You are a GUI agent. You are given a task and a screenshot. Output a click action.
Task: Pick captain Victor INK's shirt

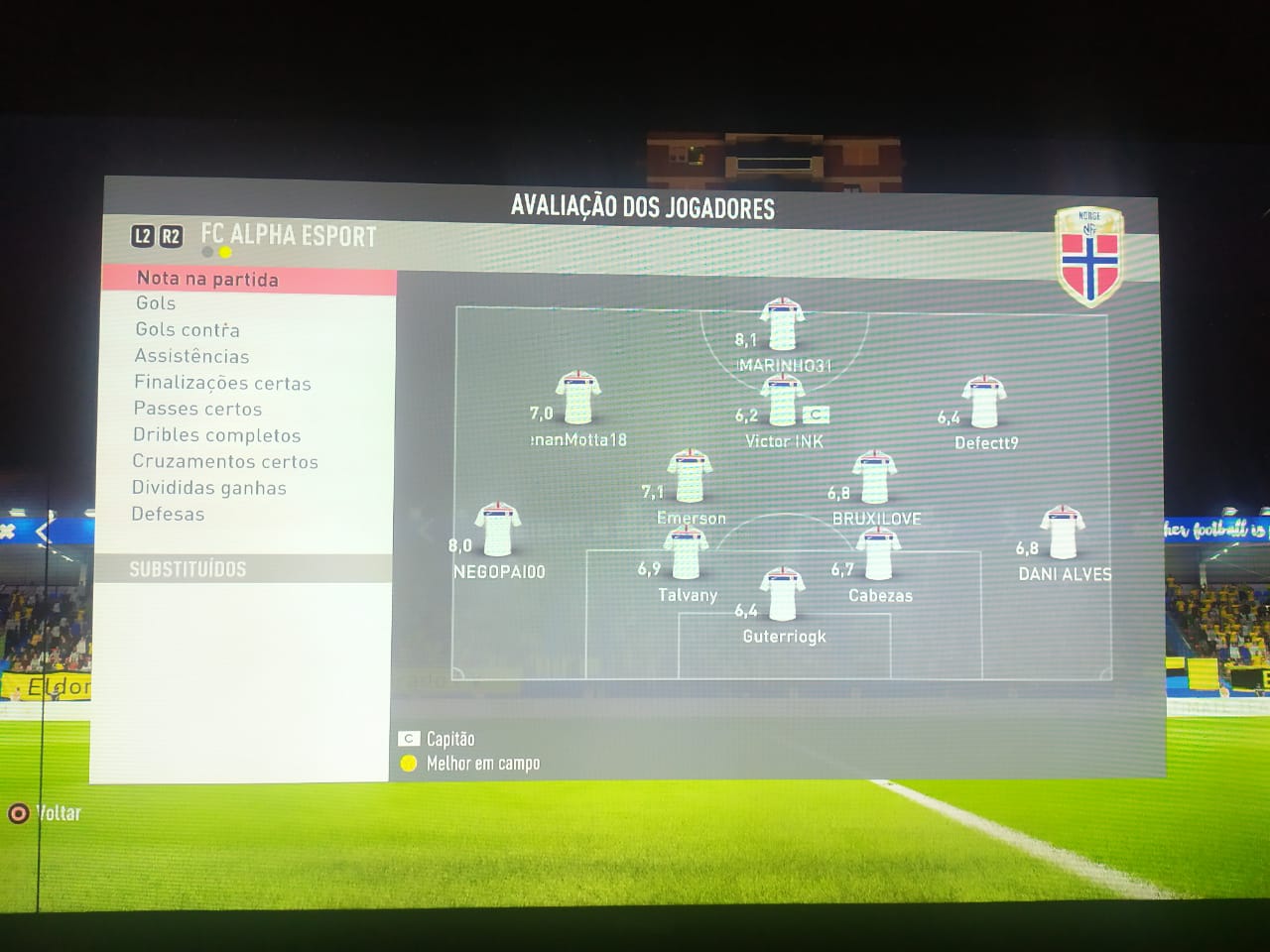click(x=782, y=402)
